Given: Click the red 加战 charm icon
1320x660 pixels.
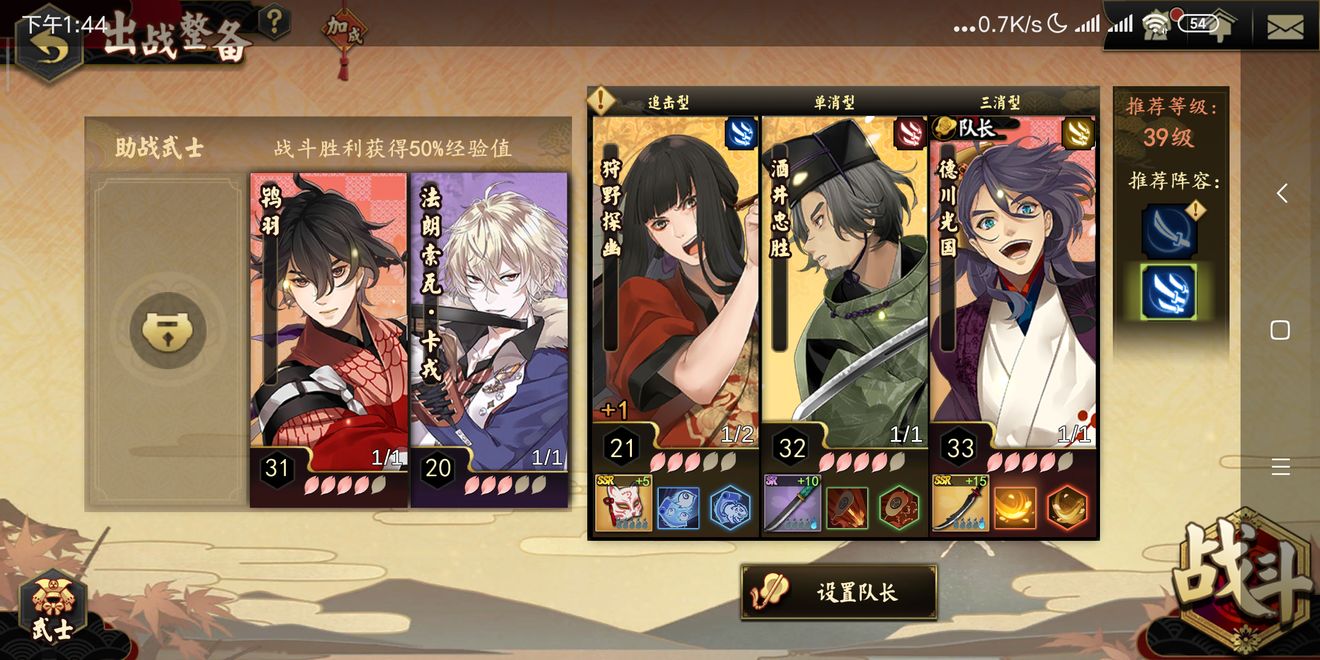Looking at the screenshot, I should [343, 33].
